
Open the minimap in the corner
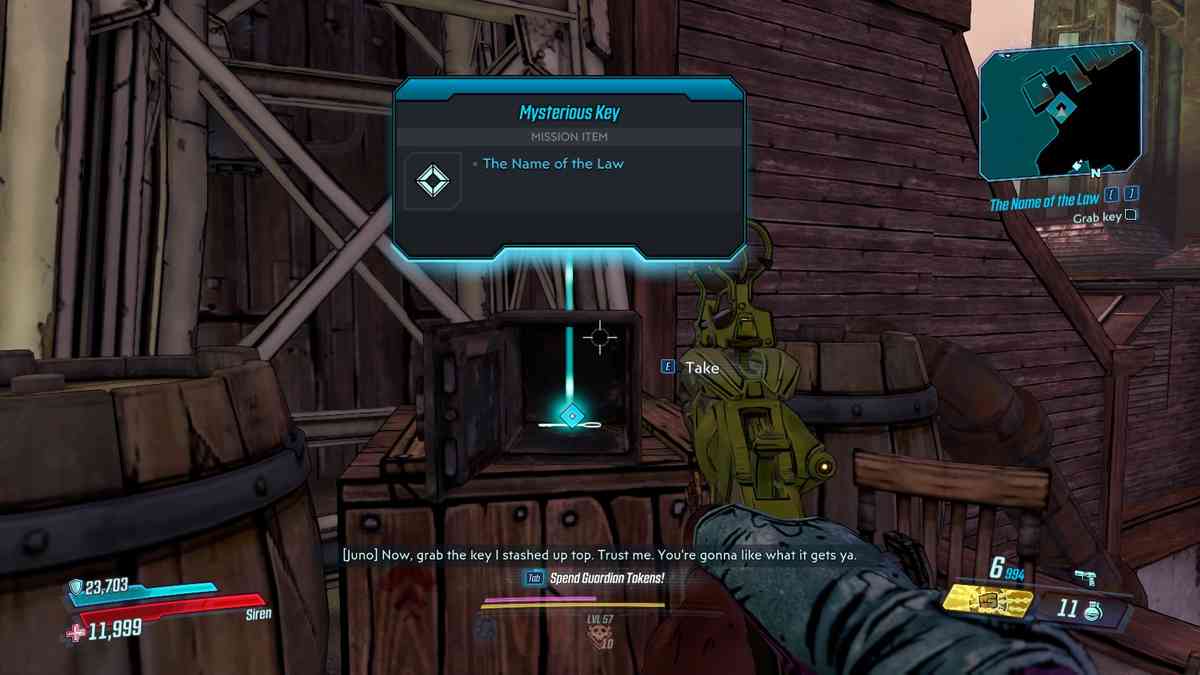1061,112
